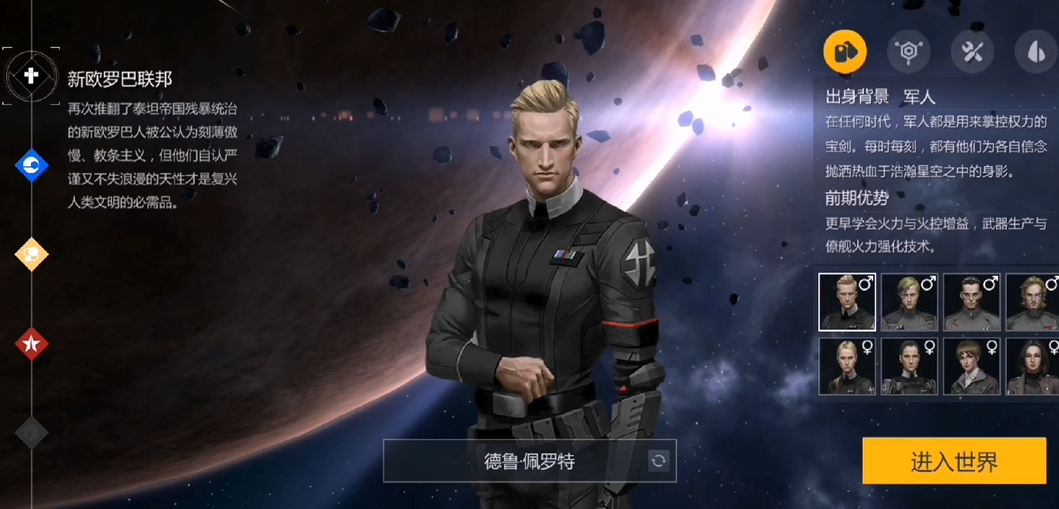This screenshot has width=1059, height=509.
Task: Choose the red star diamond faction icon
Action: pyautogui.click(x=32, y=344)
